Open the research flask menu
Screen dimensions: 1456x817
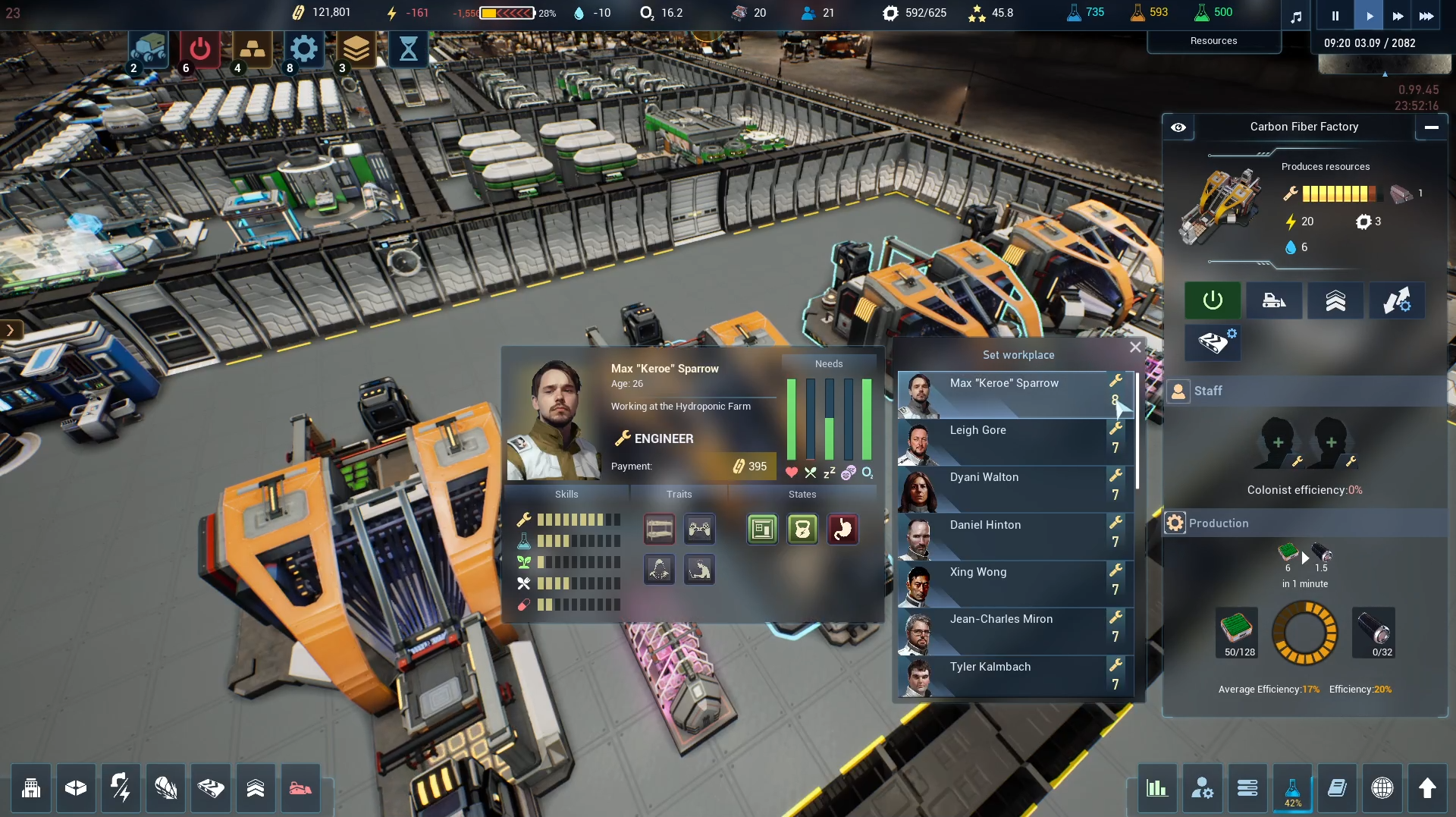click(1292, 790)
